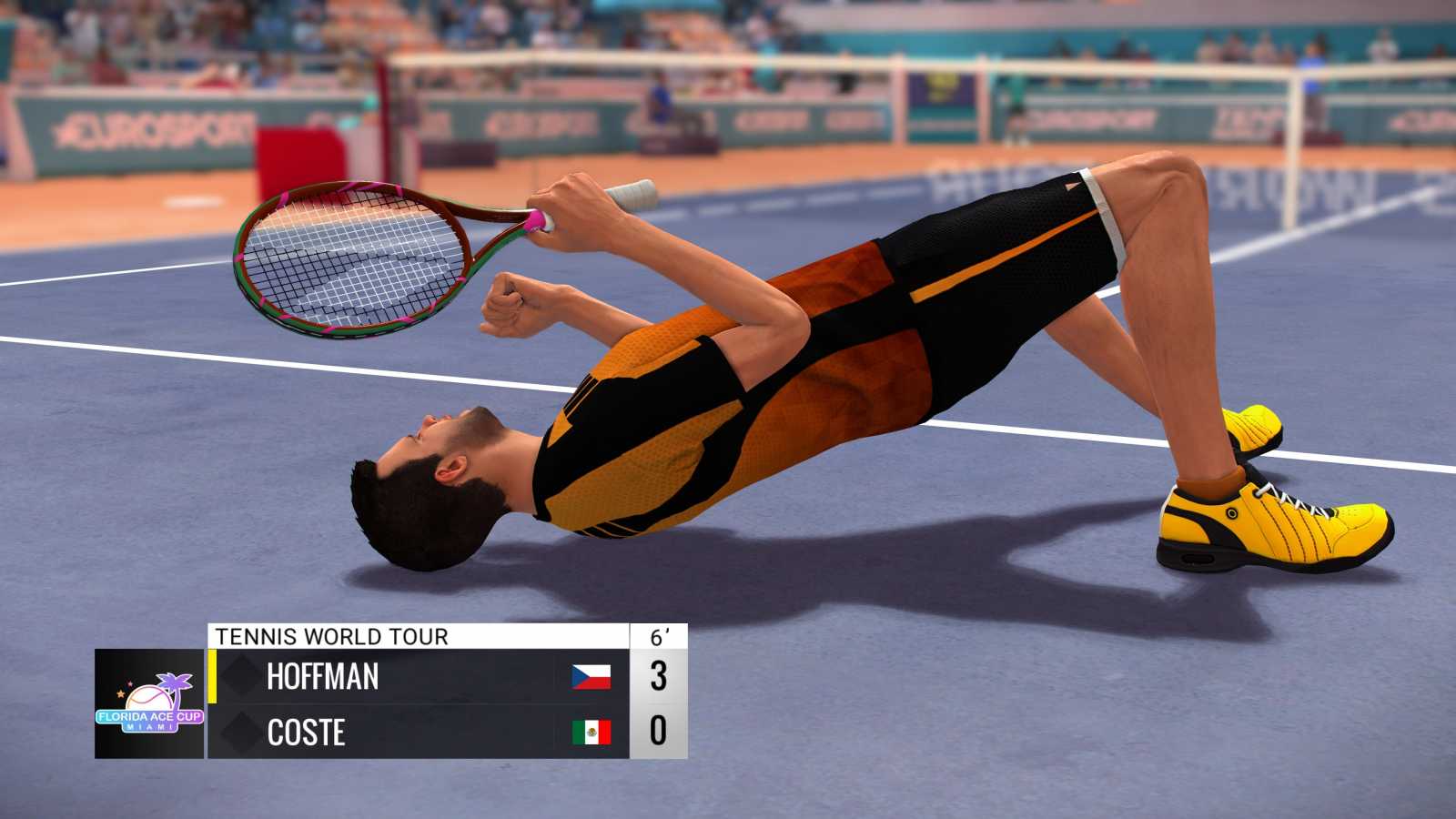The height and width of the screenshot is (819, 1456).
Task: Expand Coste's set score column
Action: (x=659, y=733)
